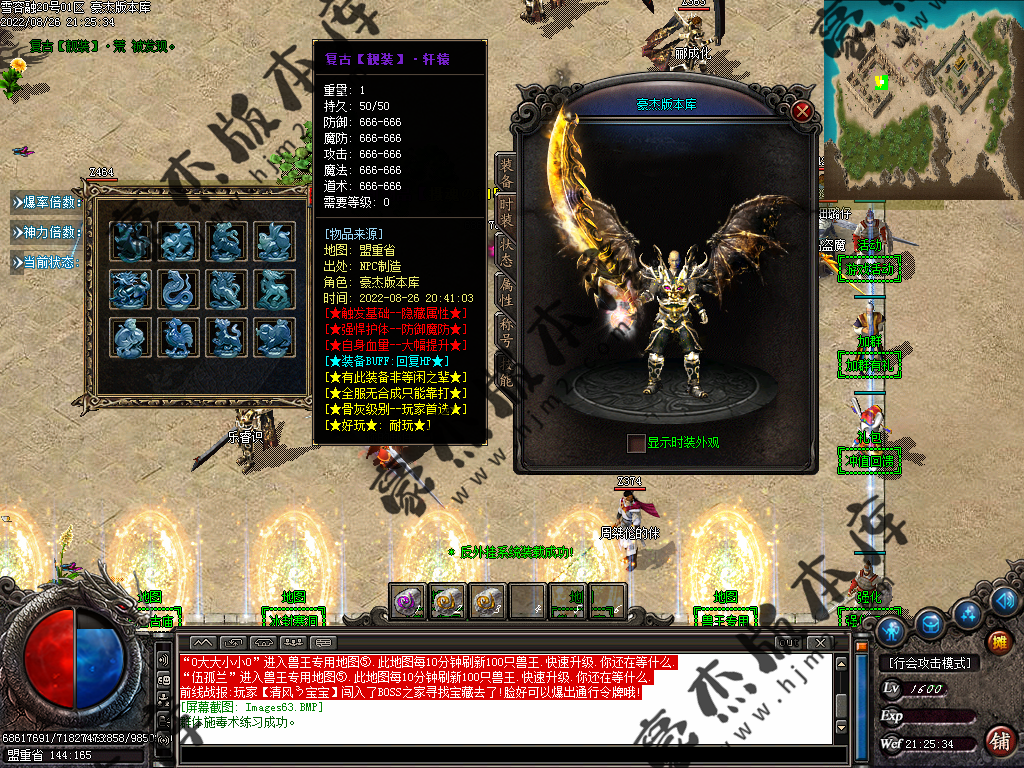Select the rooster zodiac statue slot
1024x768 pixels.
click(x=179, y=337)
